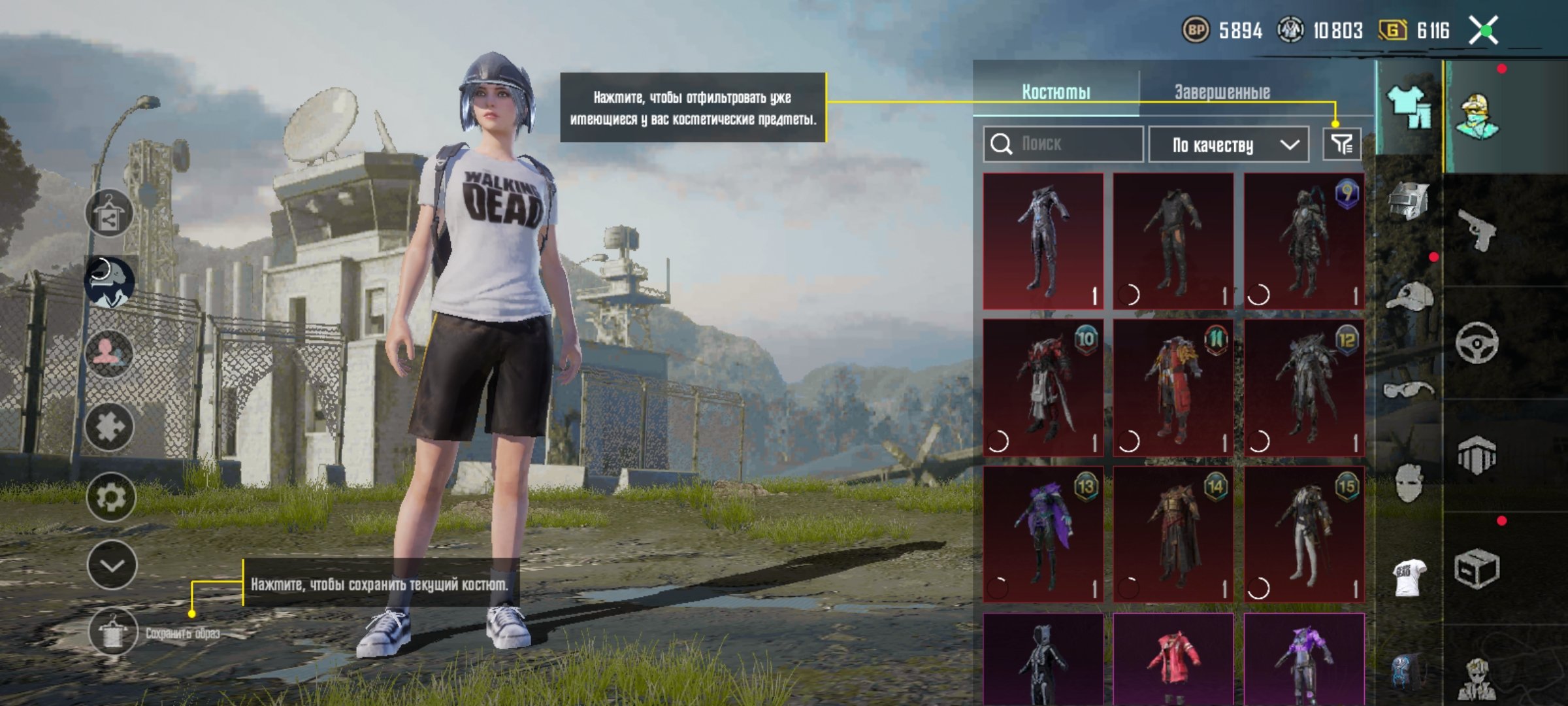Switch to the pistol weapon skins section
Image resolution: width=1568 pixels, height=706 pixels.
click(1478, 229)
